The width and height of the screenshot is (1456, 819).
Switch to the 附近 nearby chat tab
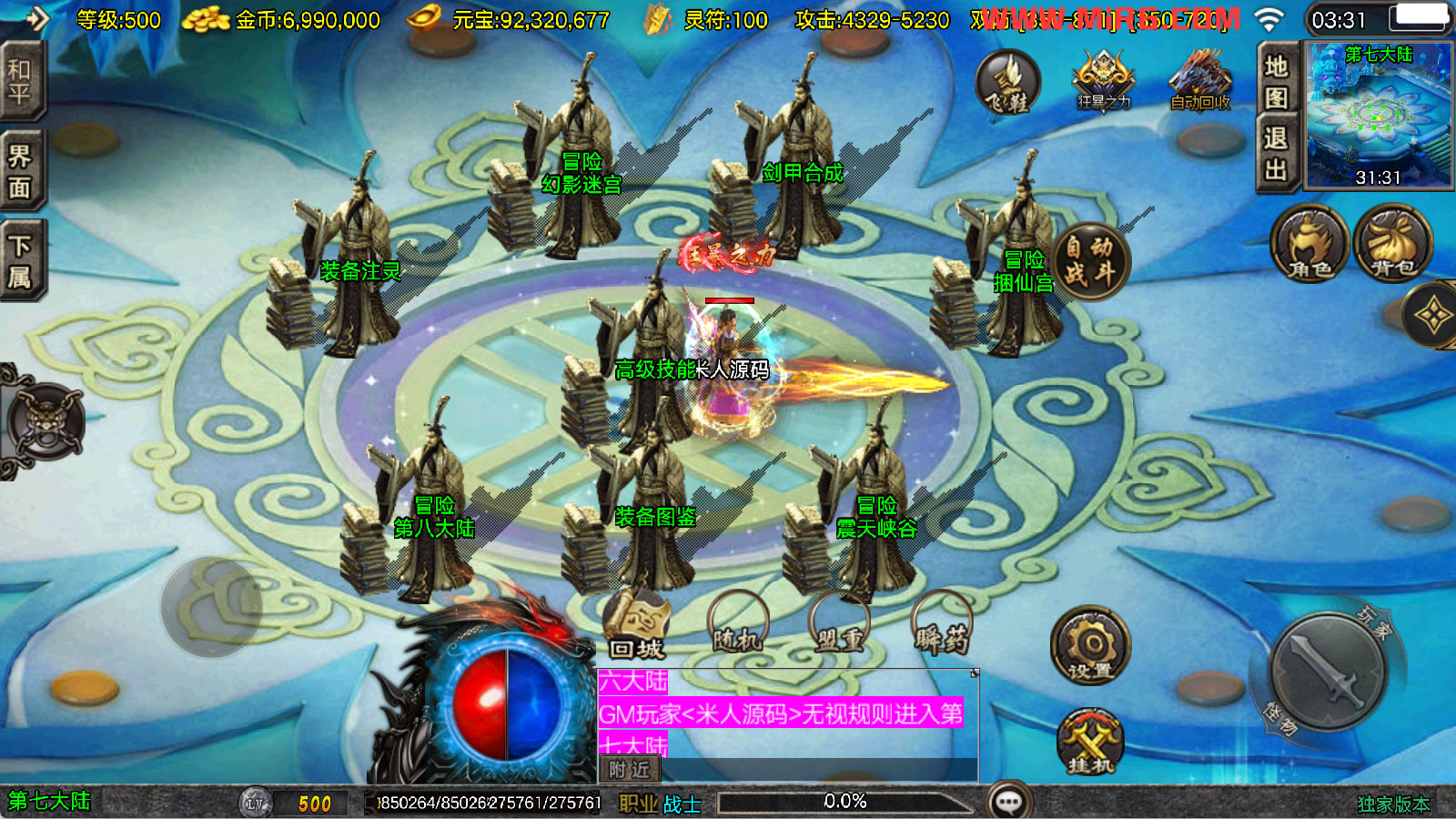coord(630,770)
